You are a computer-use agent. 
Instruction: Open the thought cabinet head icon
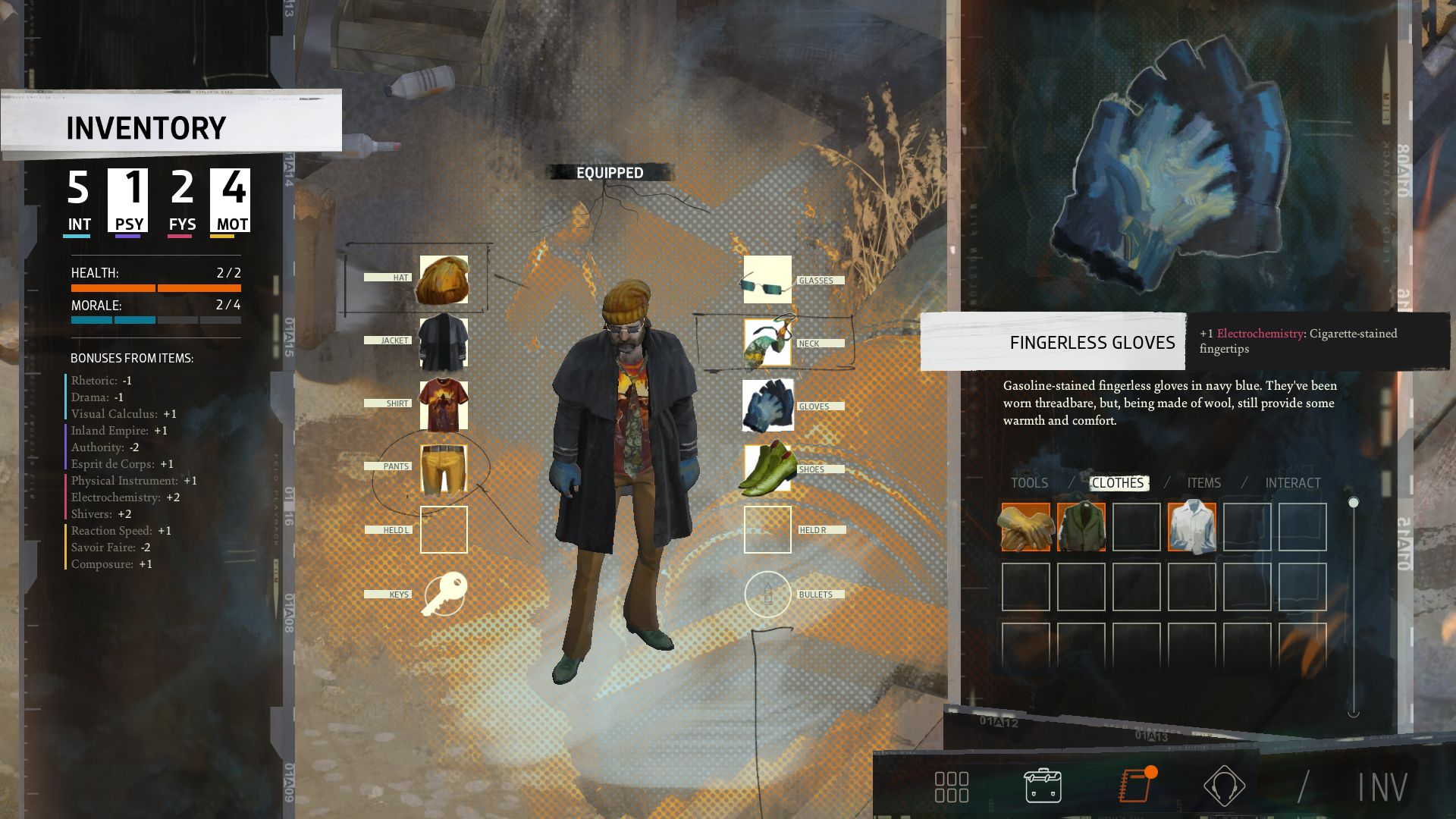[x=1224, y=786]
